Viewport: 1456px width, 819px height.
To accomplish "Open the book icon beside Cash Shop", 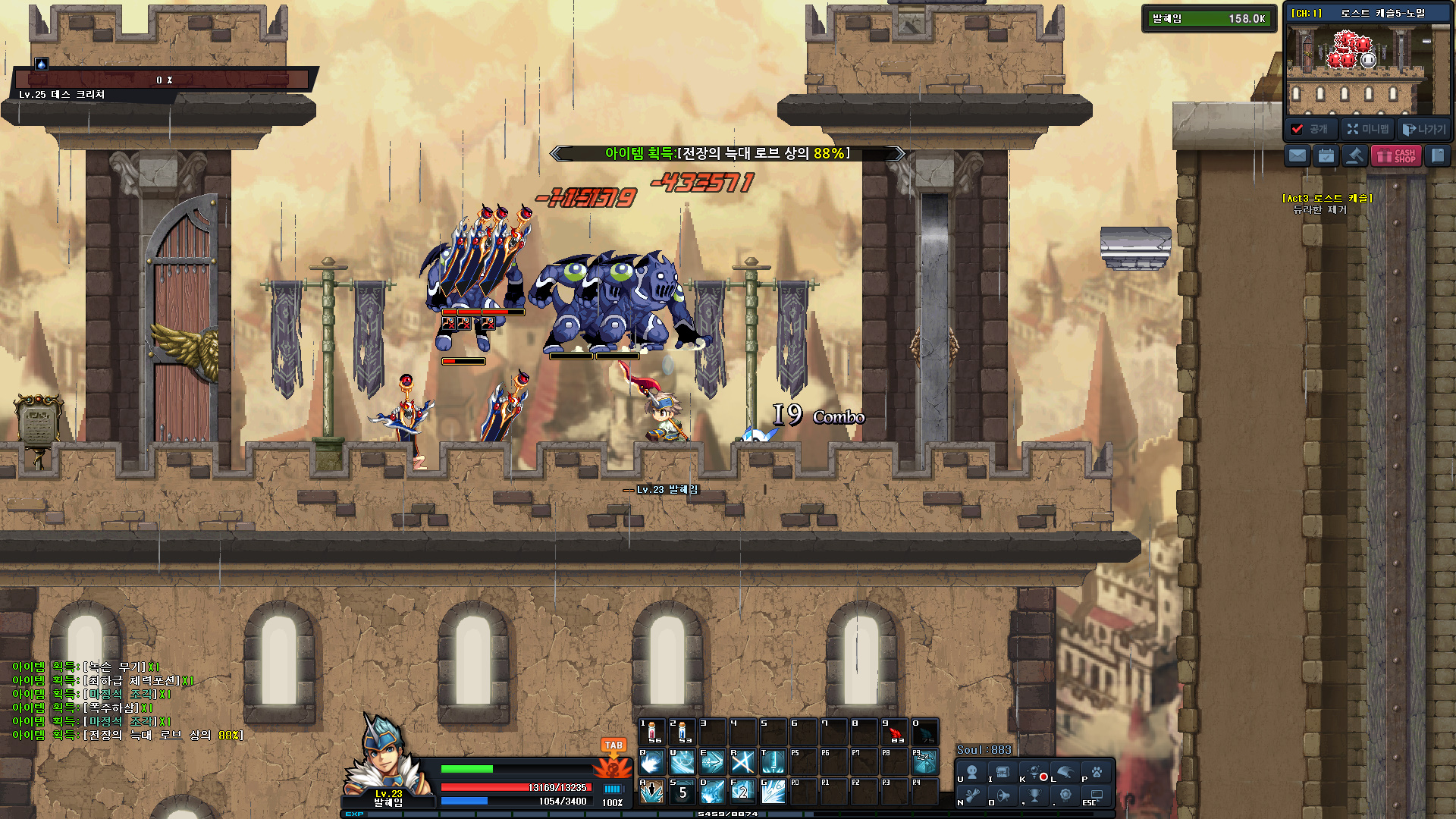I will click(1437, 156).
